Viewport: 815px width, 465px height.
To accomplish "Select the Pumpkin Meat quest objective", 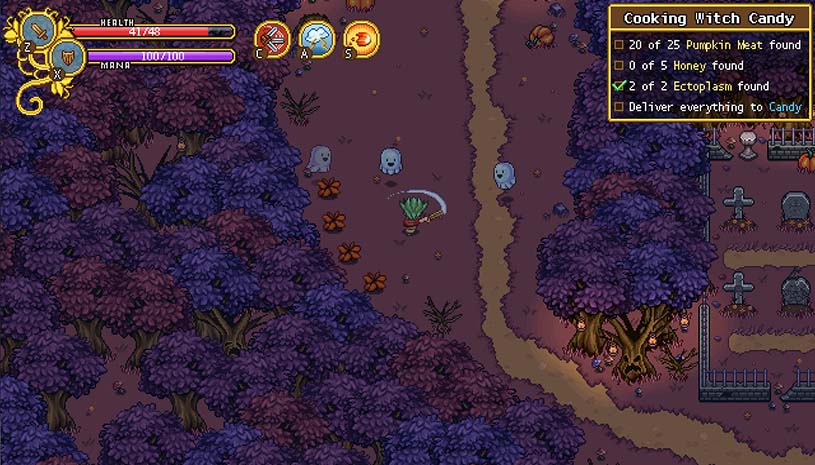I will 708,44.
